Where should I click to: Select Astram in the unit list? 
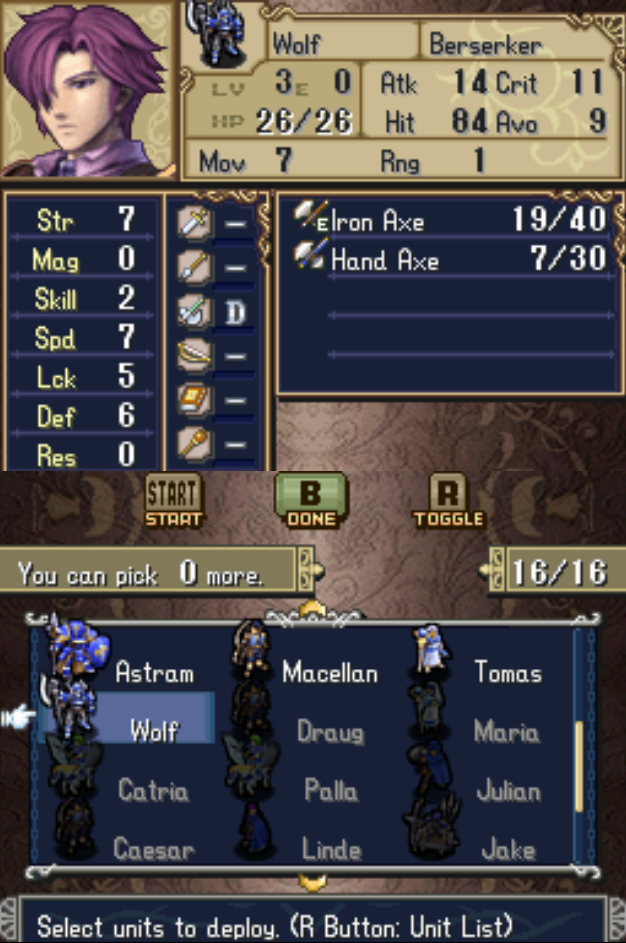[x=153, y=672]
